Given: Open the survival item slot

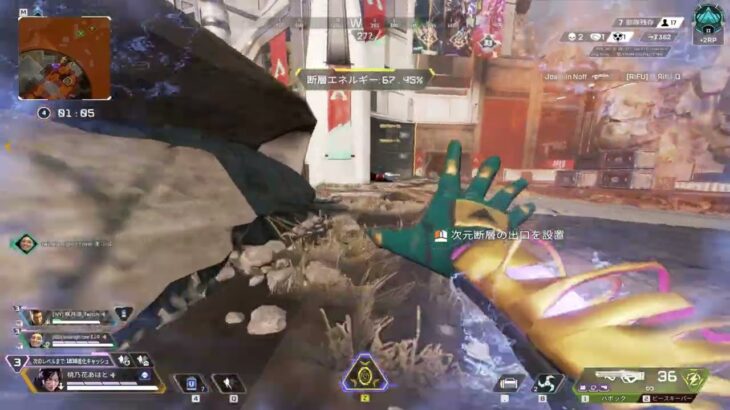Looking at the screenshot, I should [508, 382].
